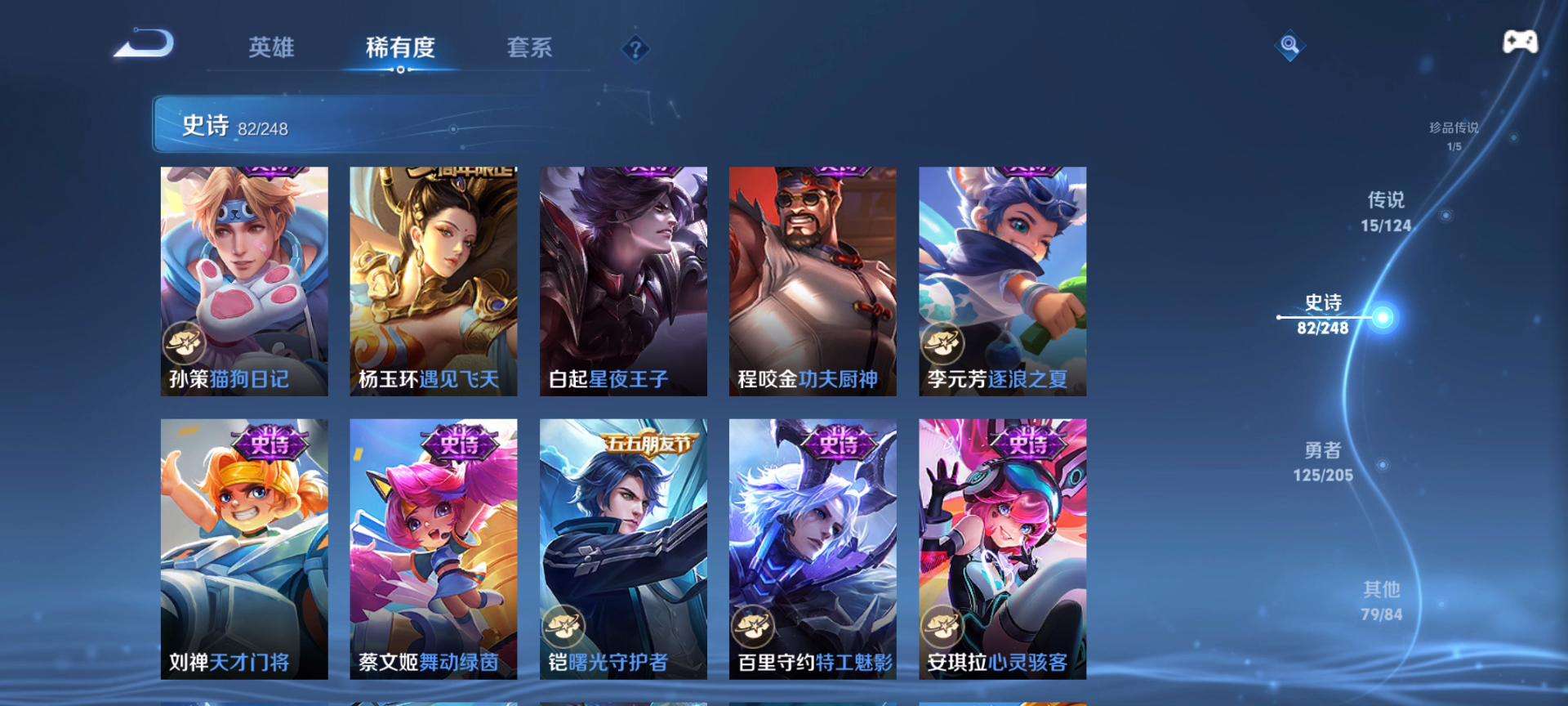Open the 白起 星夜王子 skin card
This screenshot has height=706, width=1568.
pyautogui.click(x=623, y=281)
